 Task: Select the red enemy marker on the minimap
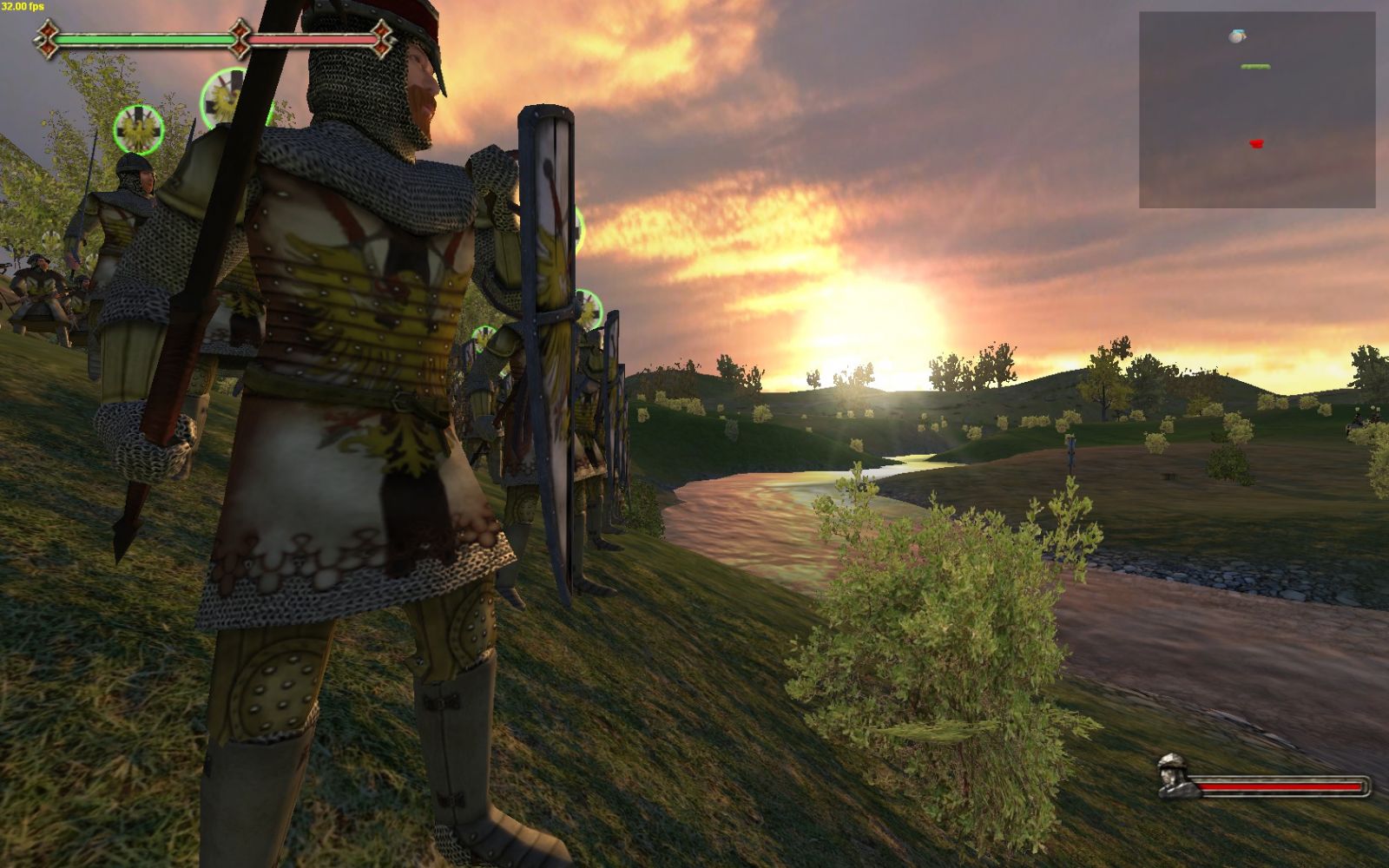(x=1256, y=143)
